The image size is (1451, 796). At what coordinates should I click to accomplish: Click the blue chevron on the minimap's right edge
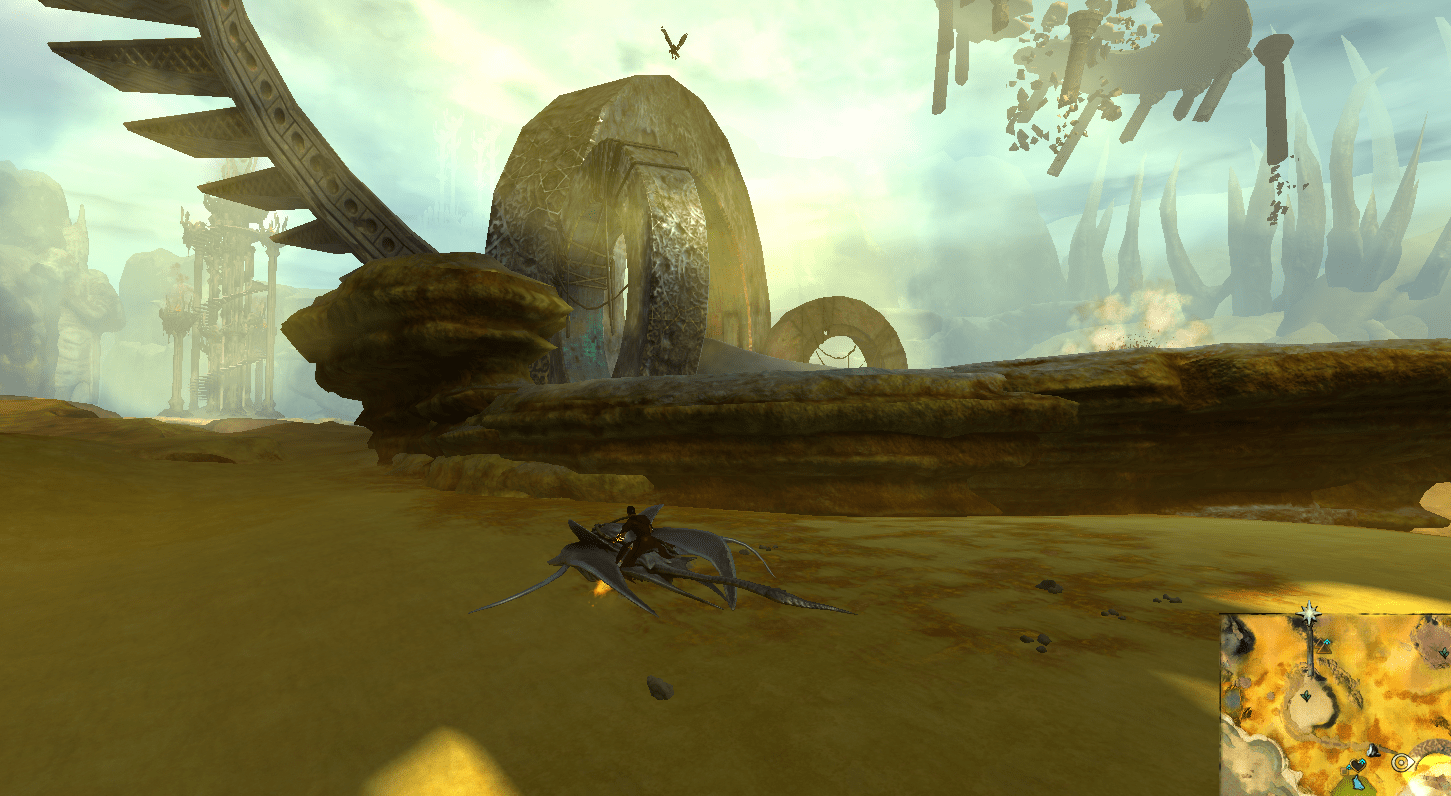pyautogui.click(x=1444, y=652)
